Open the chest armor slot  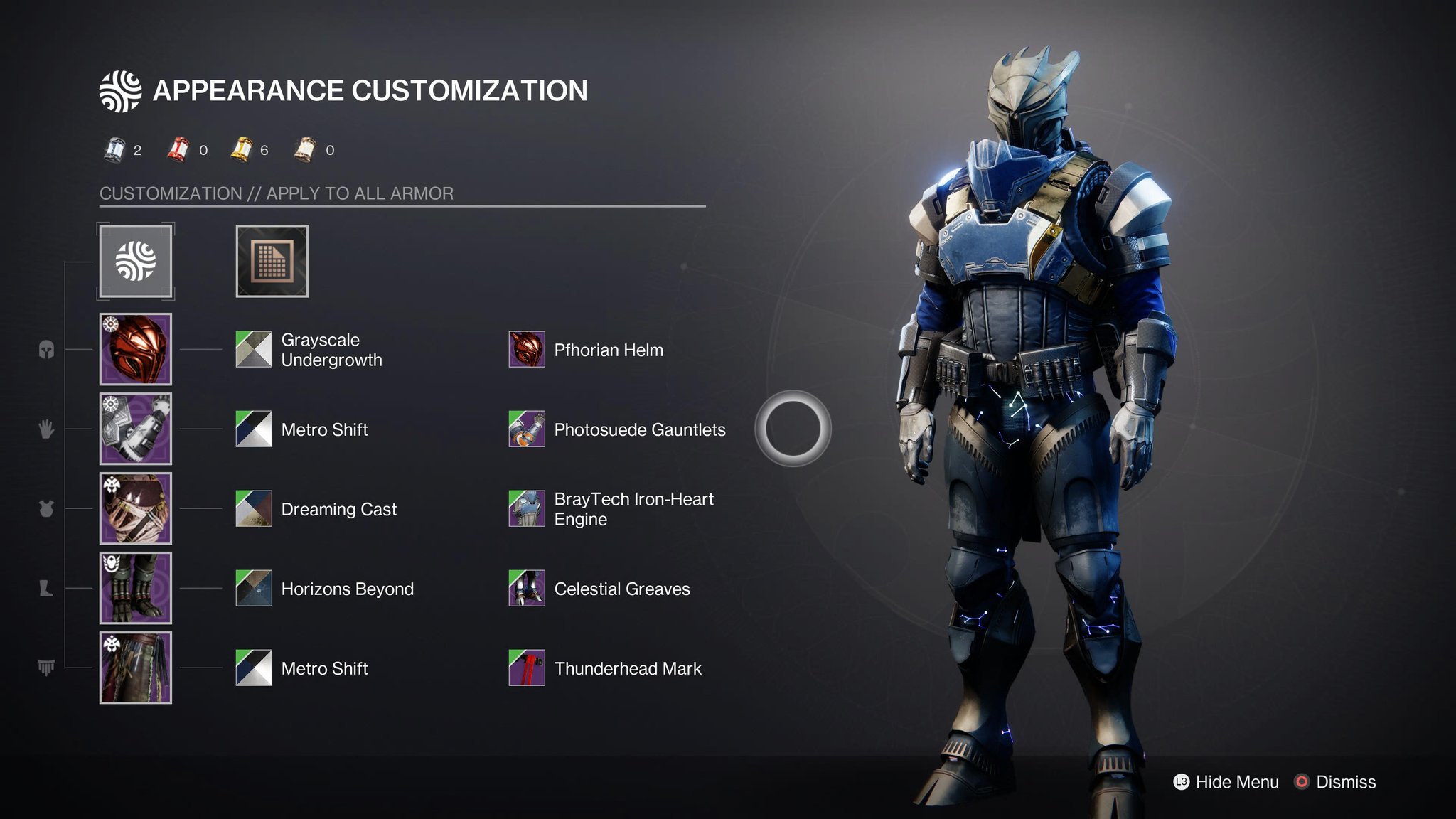coord(136,508)
